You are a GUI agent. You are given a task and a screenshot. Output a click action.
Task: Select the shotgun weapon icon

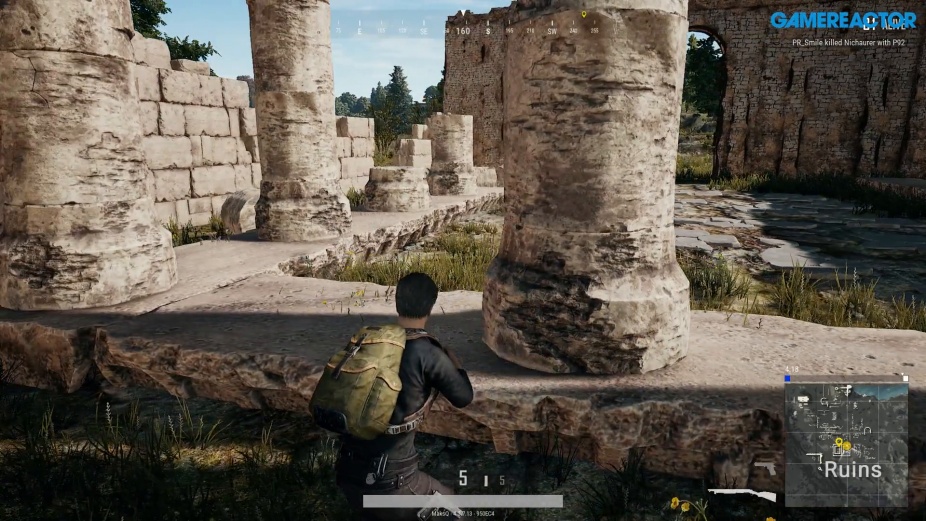[742, 494]
